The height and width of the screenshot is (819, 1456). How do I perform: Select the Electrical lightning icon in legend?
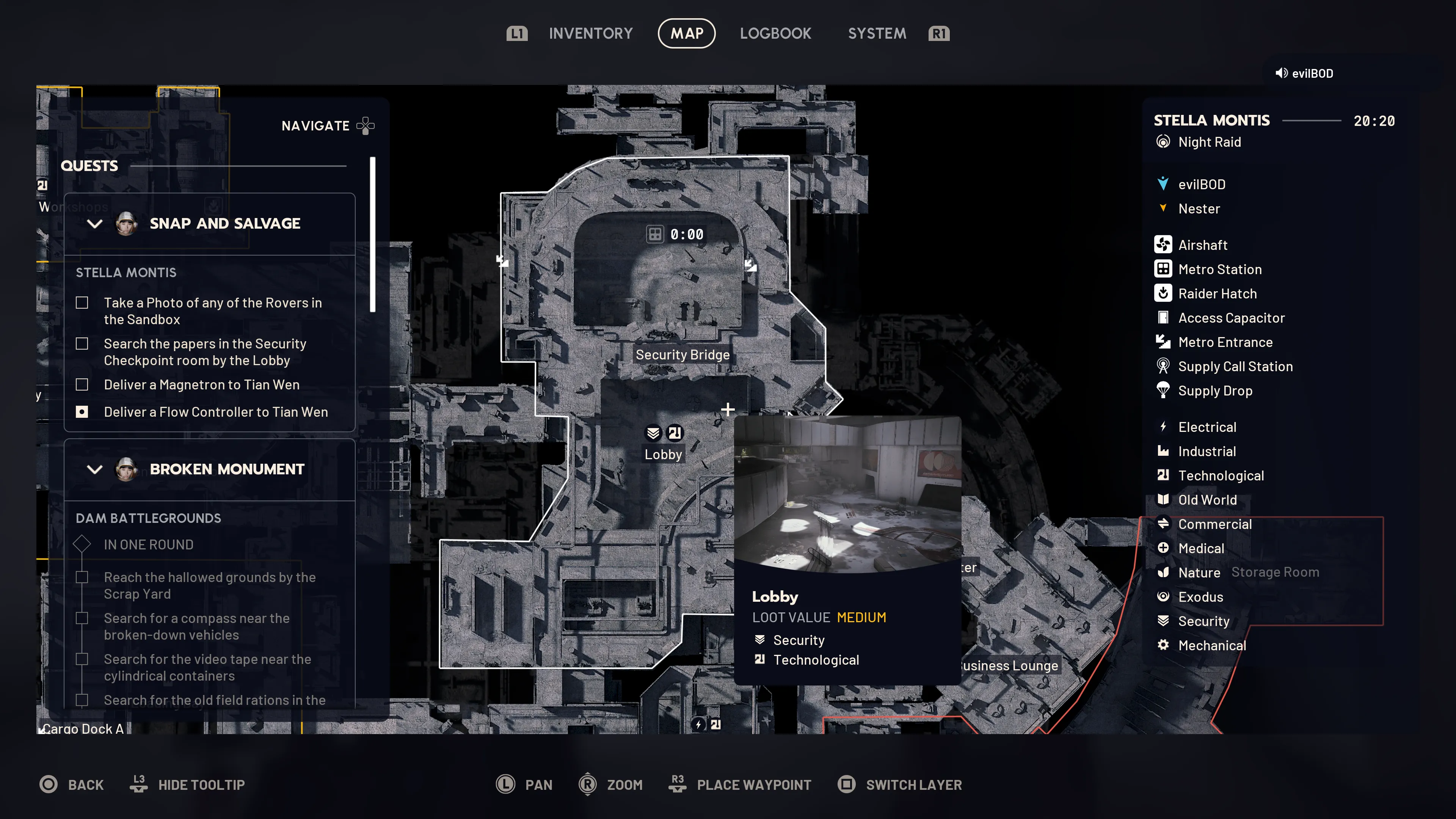(x=1164, y=427)
